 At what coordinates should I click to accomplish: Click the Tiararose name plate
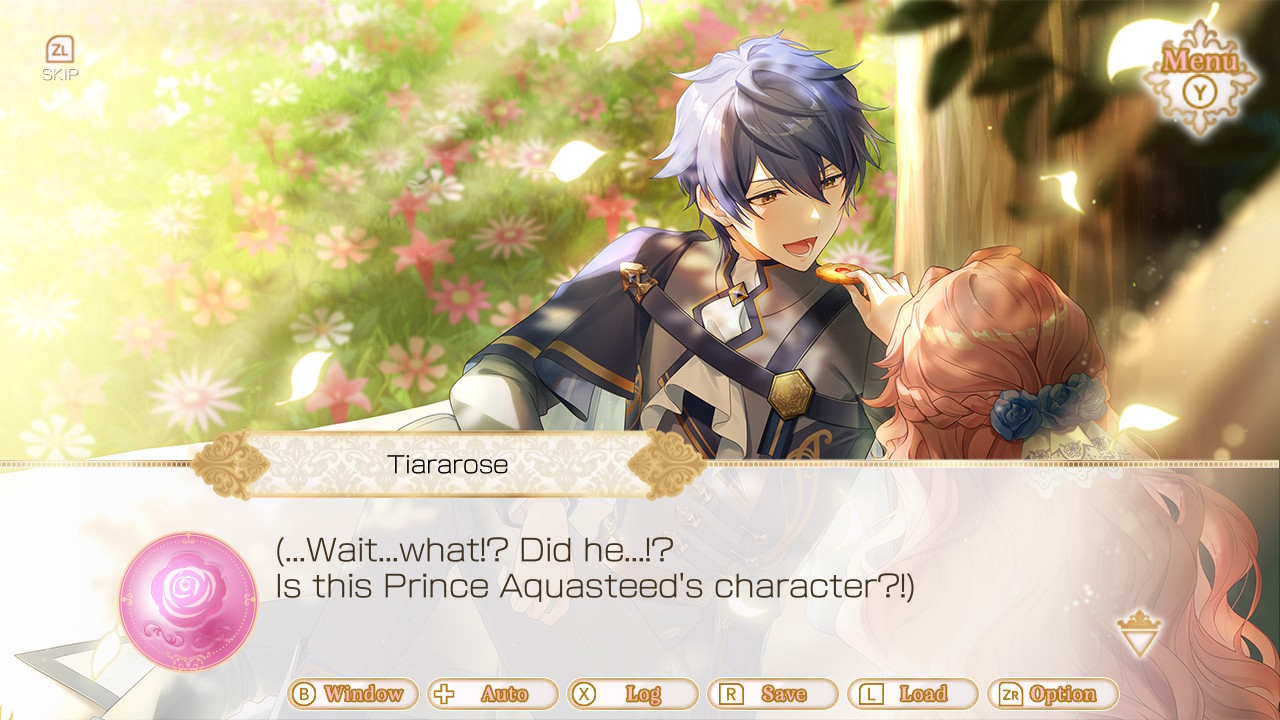coord(448,463)
